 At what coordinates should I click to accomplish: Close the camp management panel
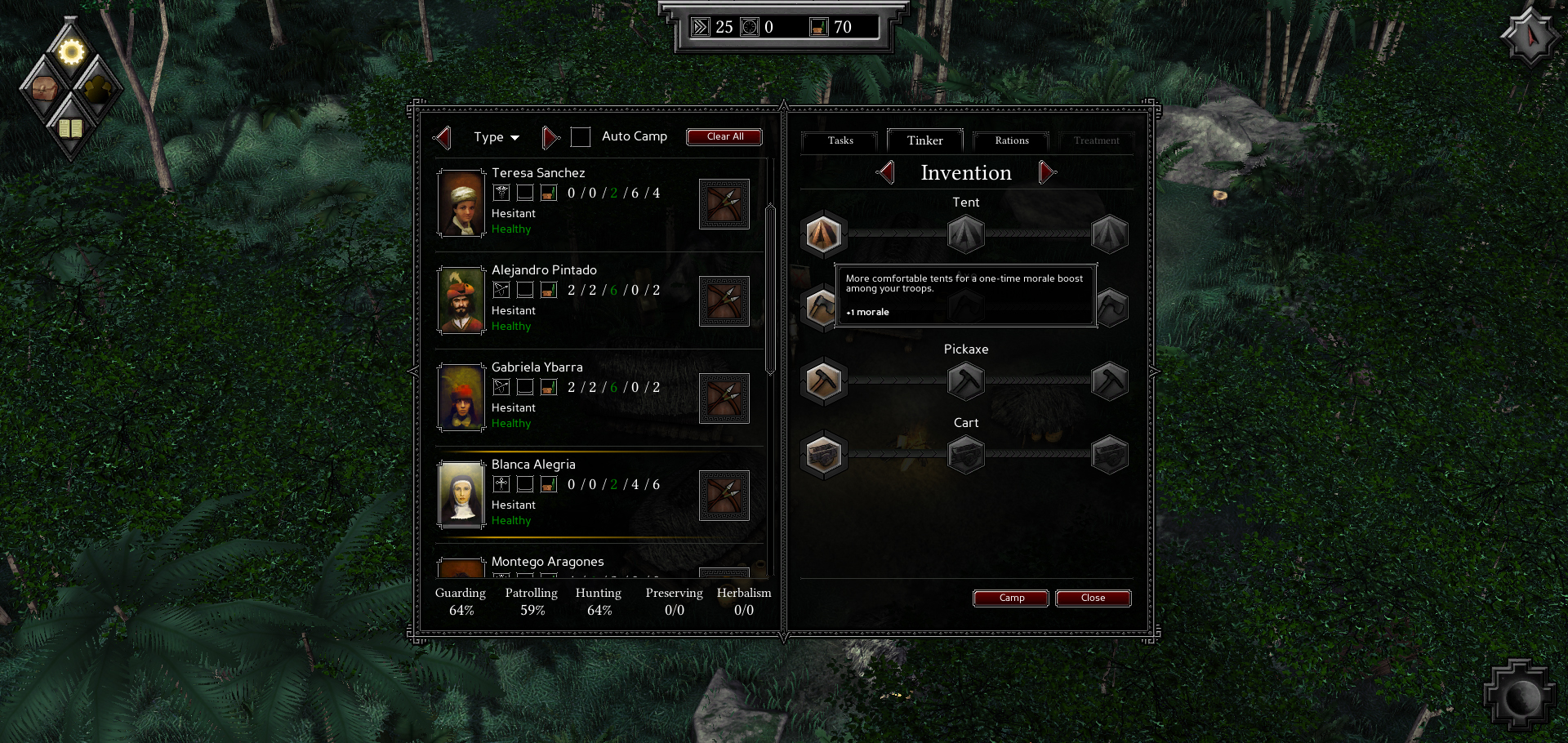tap(1093, 598)
